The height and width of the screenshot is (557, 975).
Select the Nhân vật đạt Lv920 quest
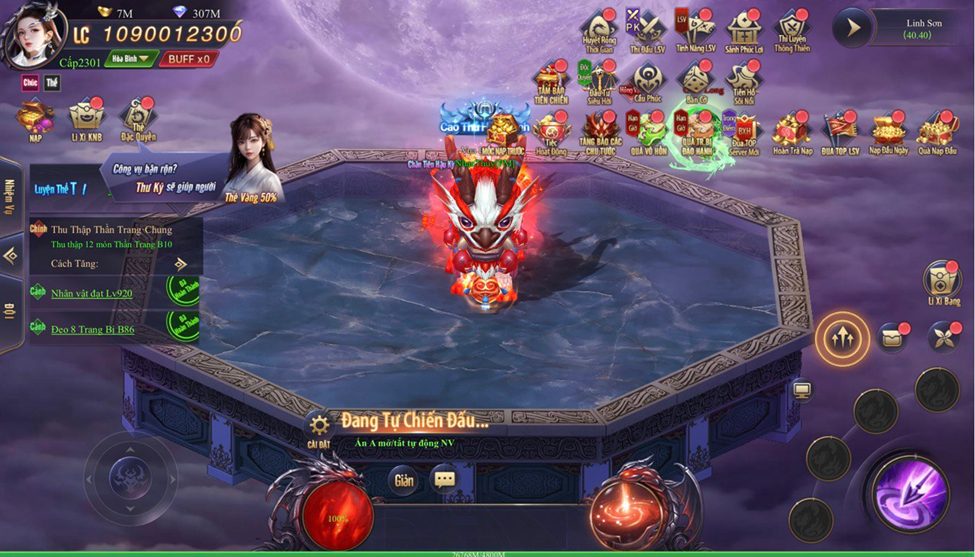[92, 293]
